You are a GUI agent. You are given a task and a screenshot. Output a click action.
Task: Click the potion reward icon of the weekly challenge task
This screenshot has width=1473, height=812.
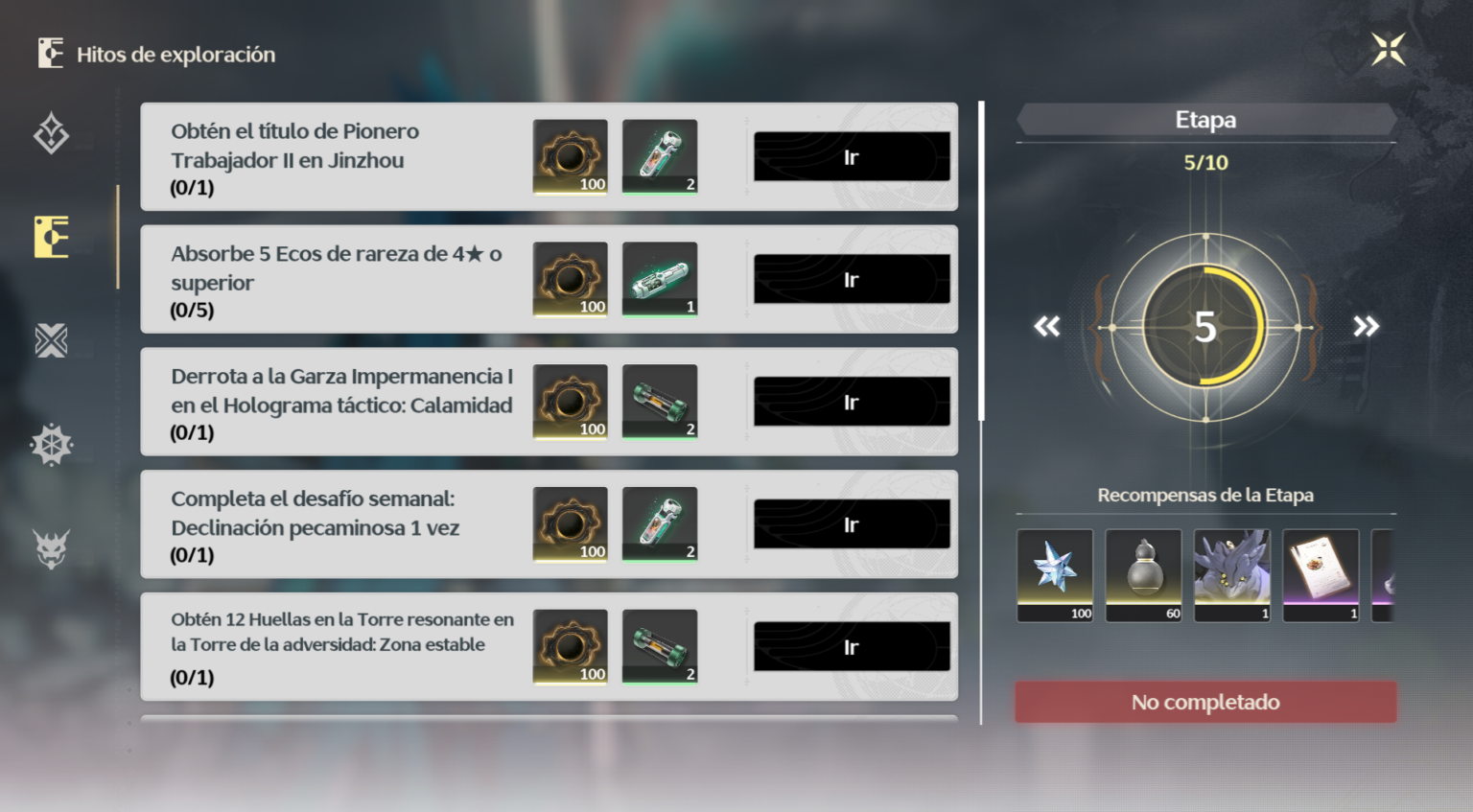pyautogui.click(x=660, y=523)
